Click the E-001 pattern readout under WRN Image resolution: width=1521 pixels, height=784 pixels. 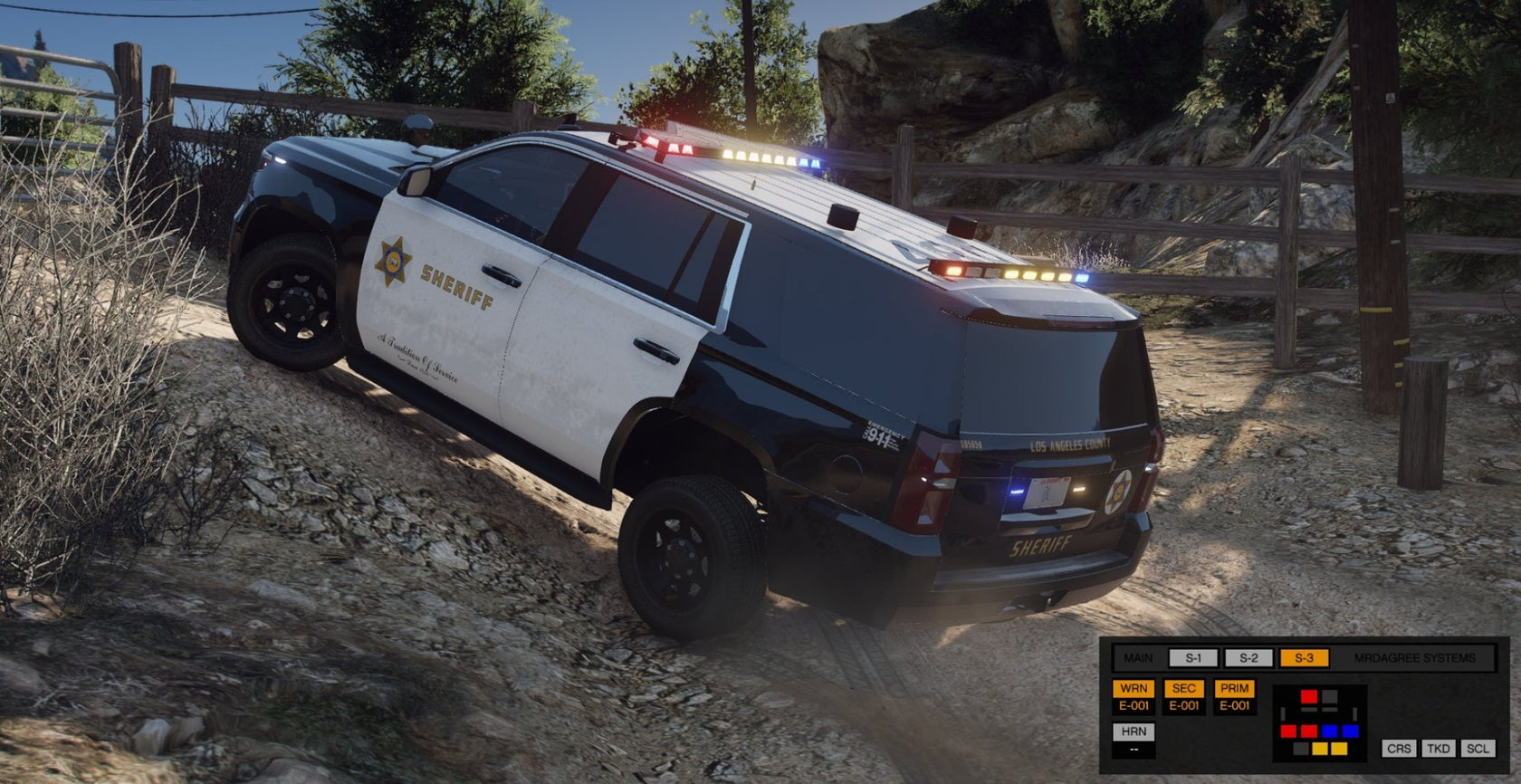coord(1134,705)
